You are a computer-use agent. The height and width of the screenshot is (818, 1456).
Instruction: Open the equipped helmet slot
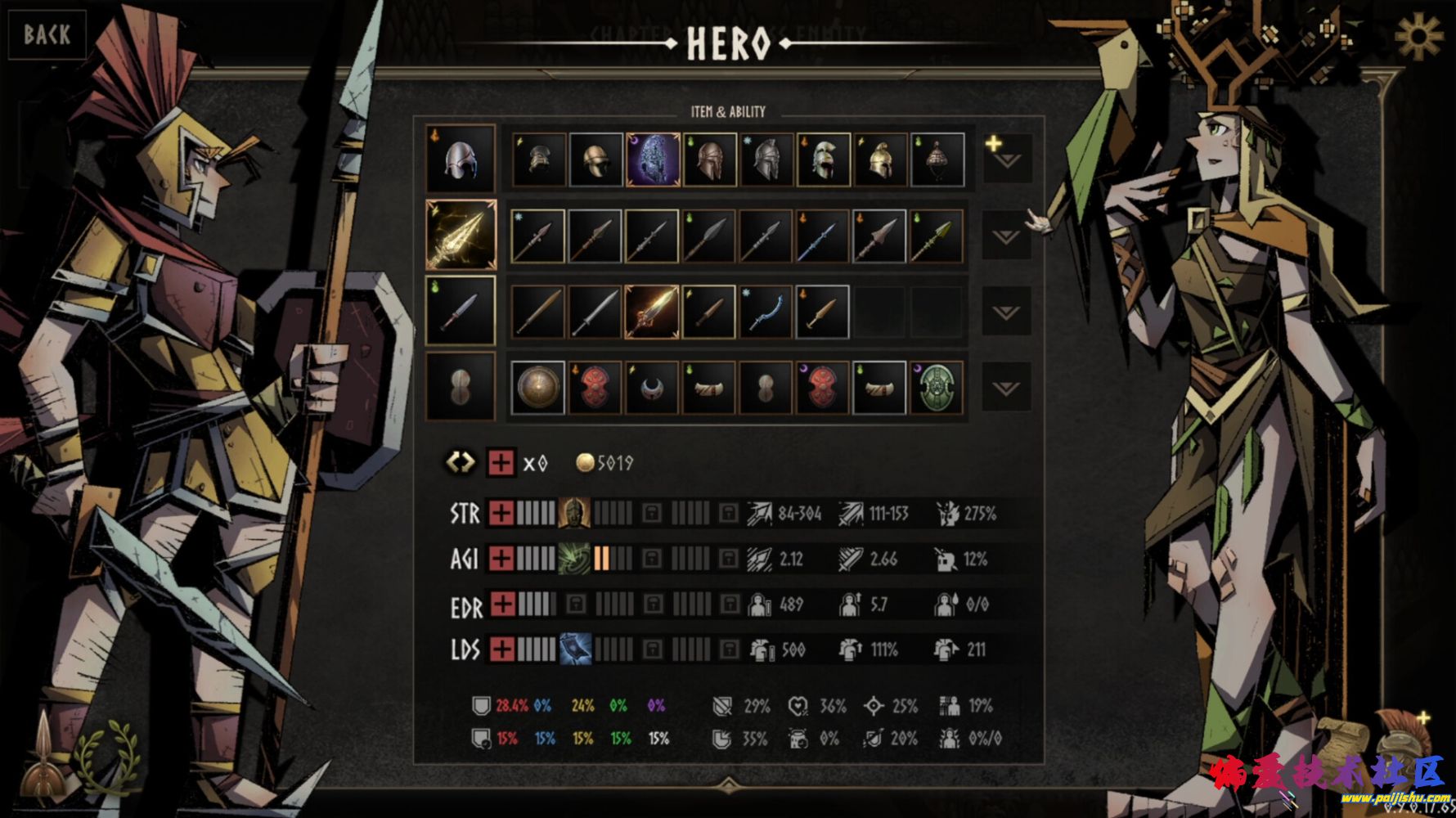(461, 159)
